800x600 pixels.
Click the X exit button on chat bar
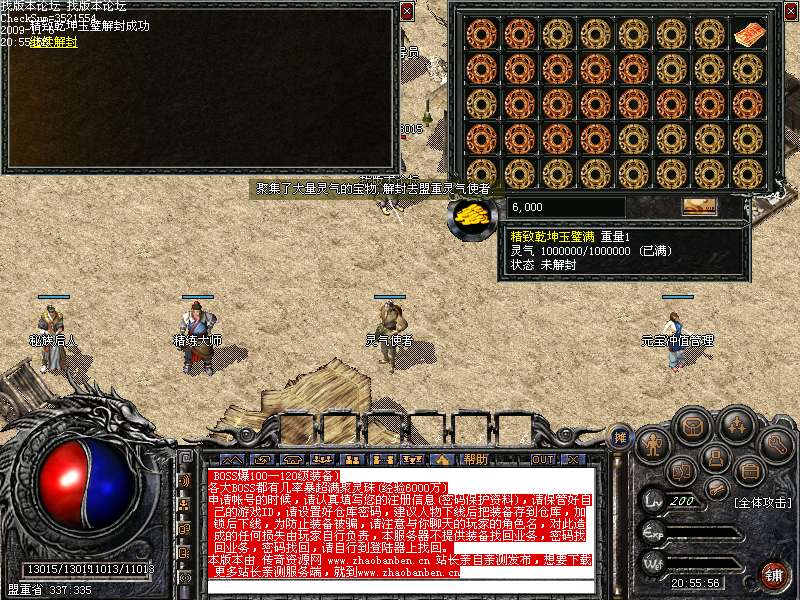[573, 459]
